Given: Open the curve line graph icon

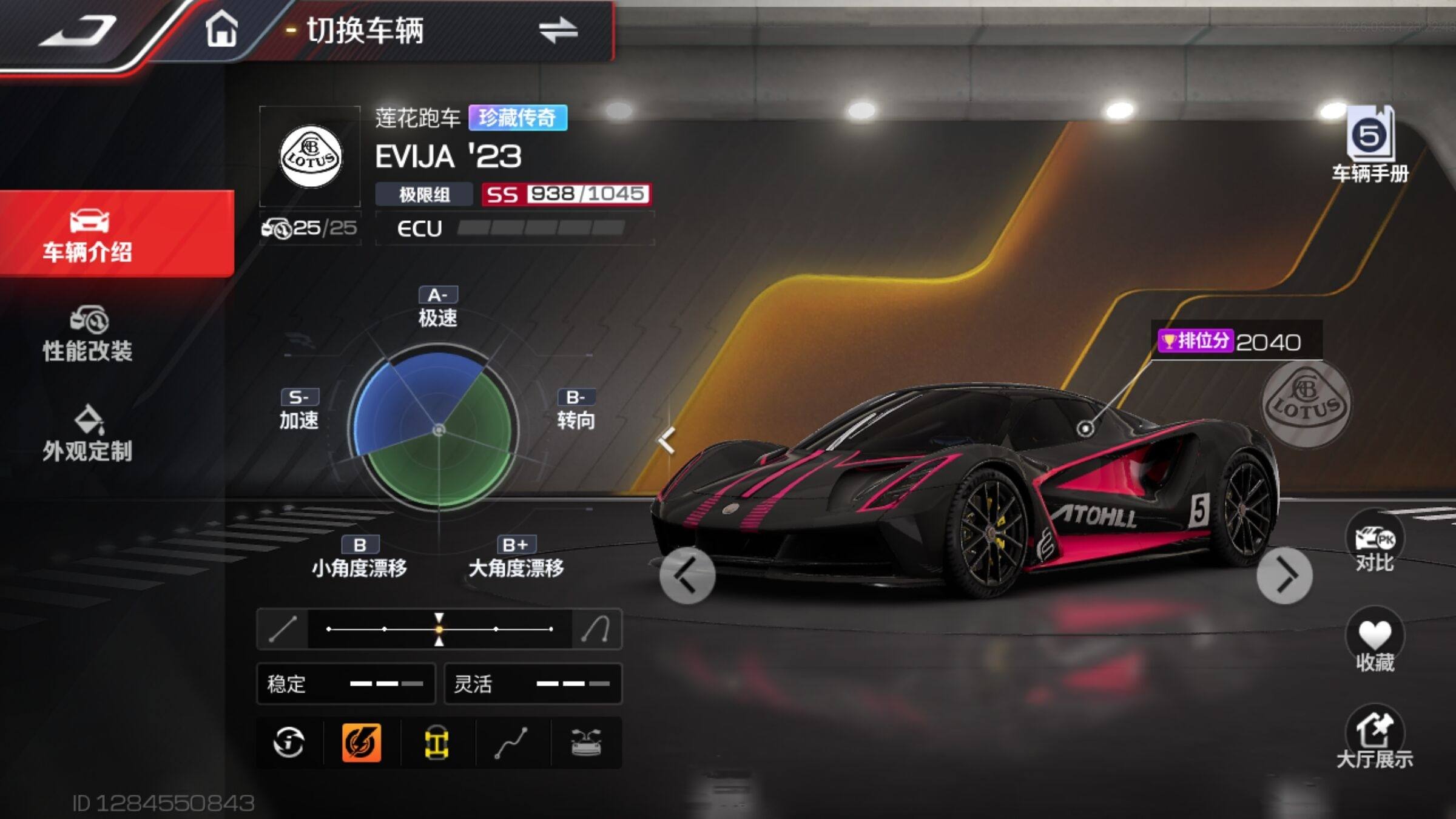Looking at the screenshot, I should (x=511, y=742).
